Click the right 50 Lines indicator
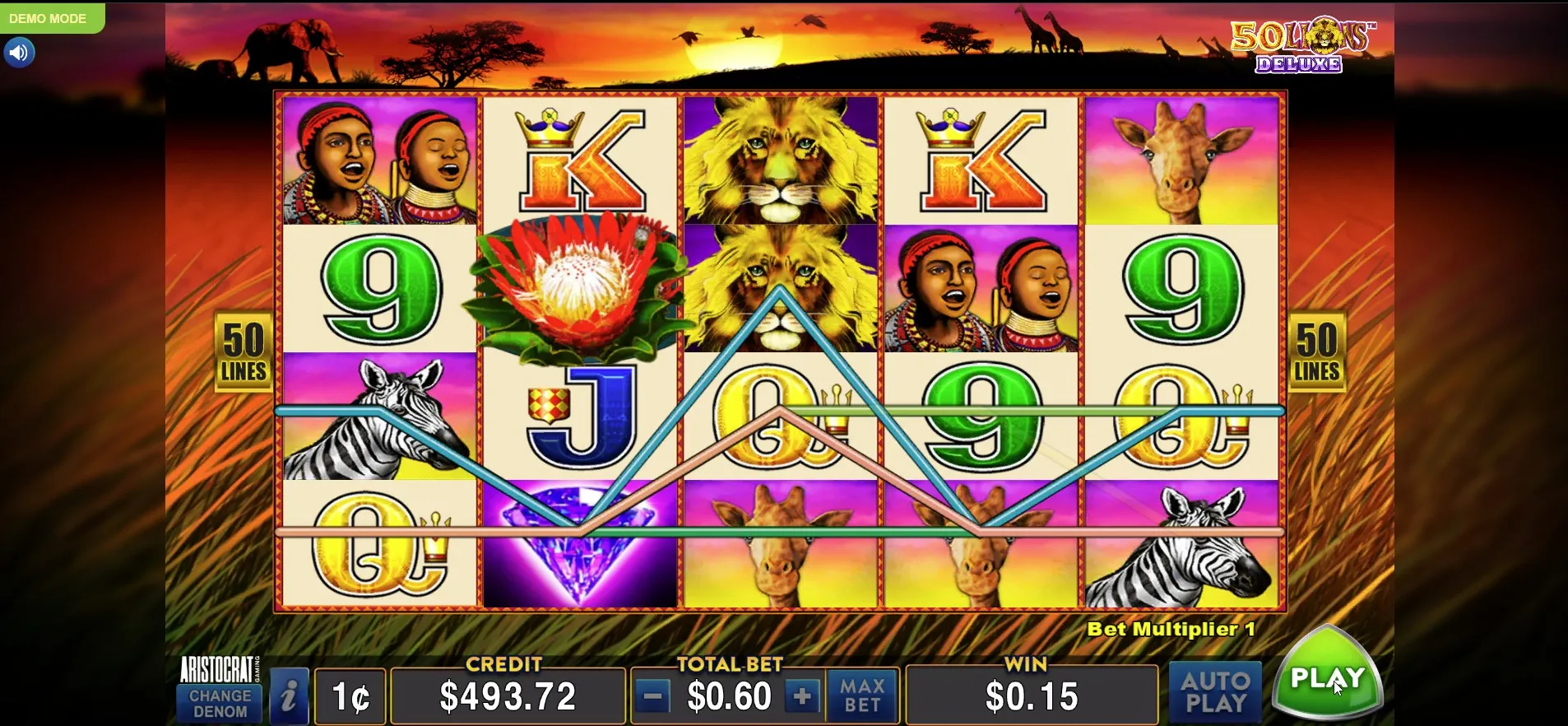Image resolution: width=1568 pixels, height=726 pixels. point(1316,351)
